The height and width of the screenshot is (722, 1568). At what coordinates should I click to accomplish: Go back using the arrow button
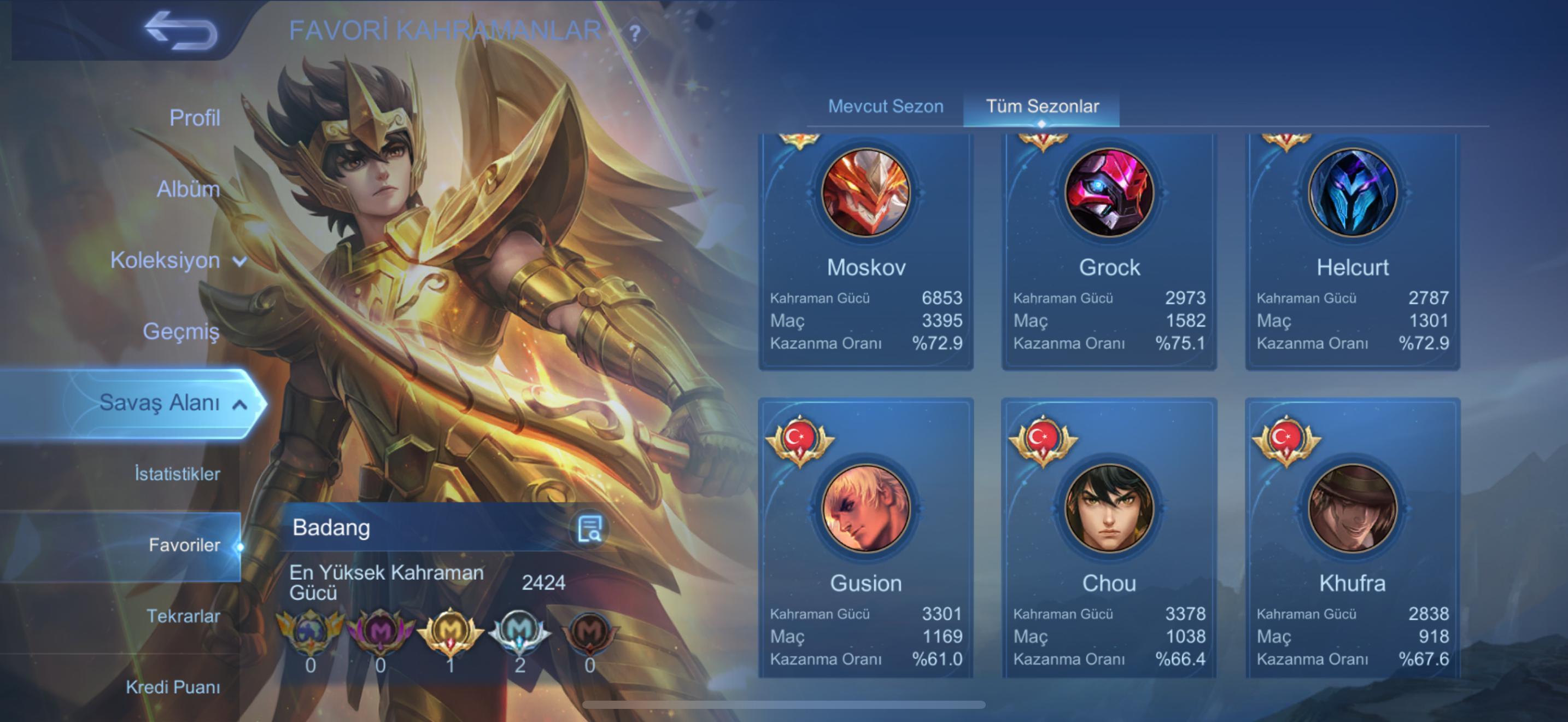(181, 31)
